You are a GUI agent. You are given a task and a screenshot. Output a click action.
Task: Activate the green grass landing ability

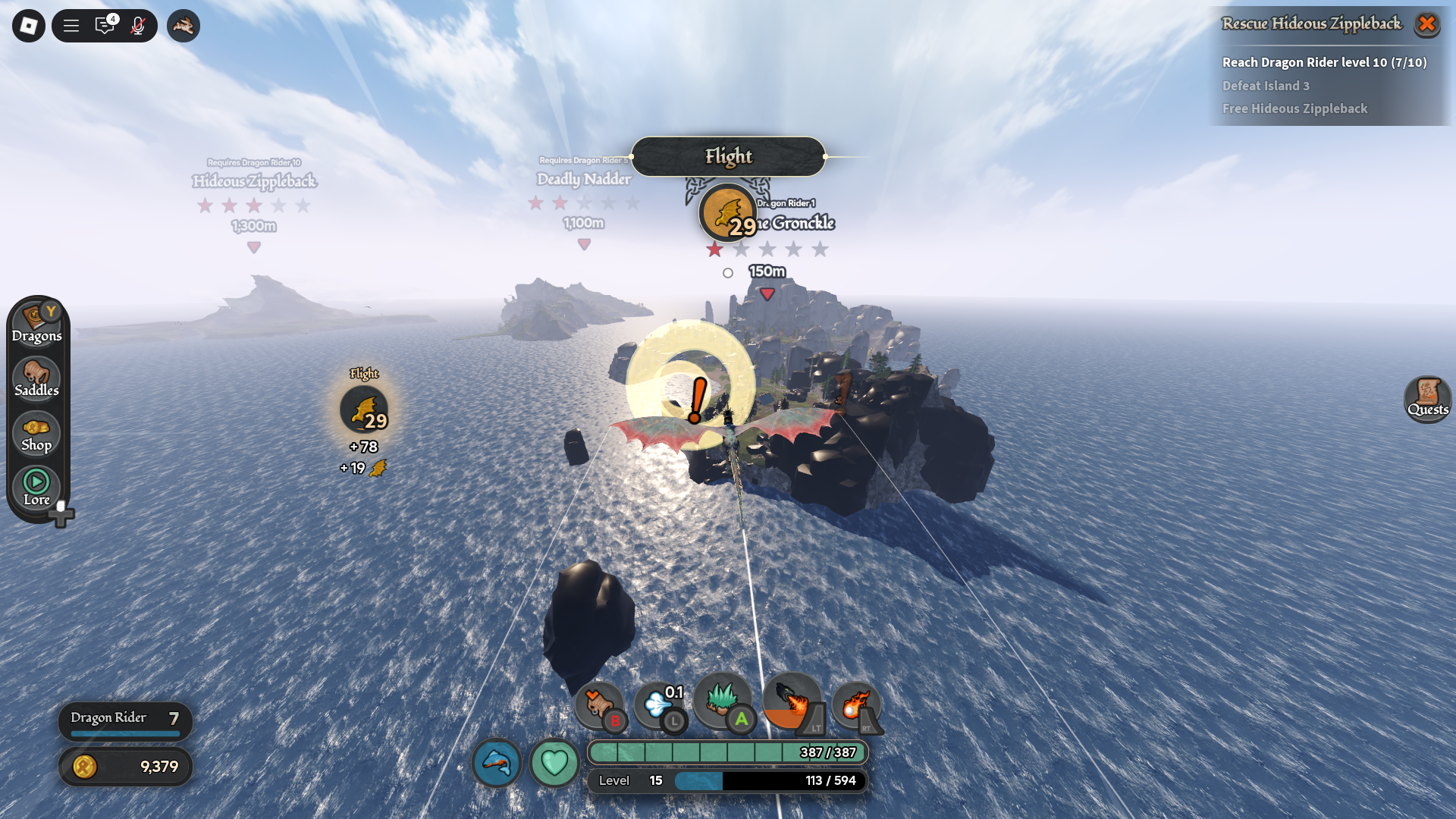tap(722, 701)
